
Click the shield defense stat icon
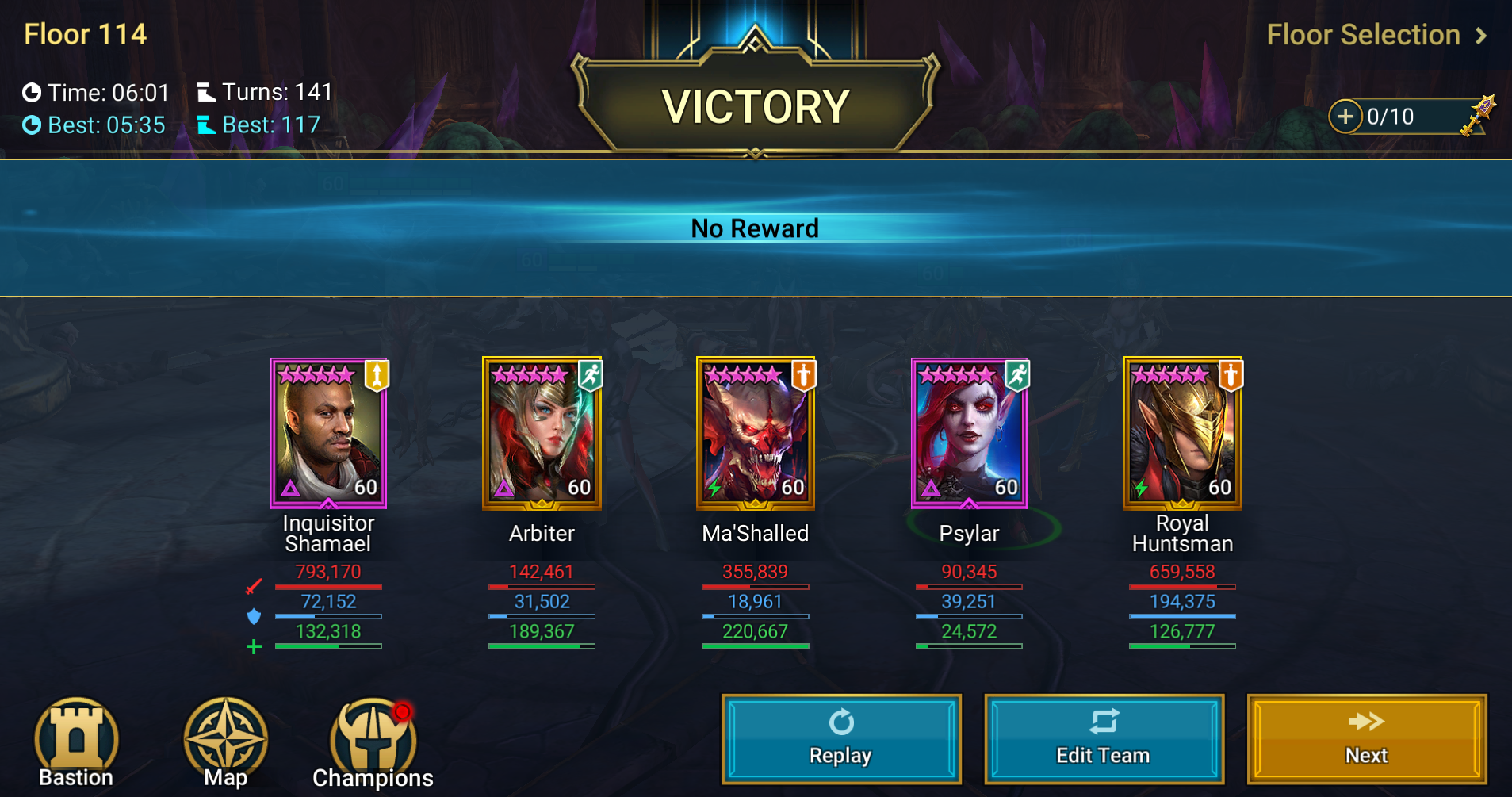pos(254,616)
